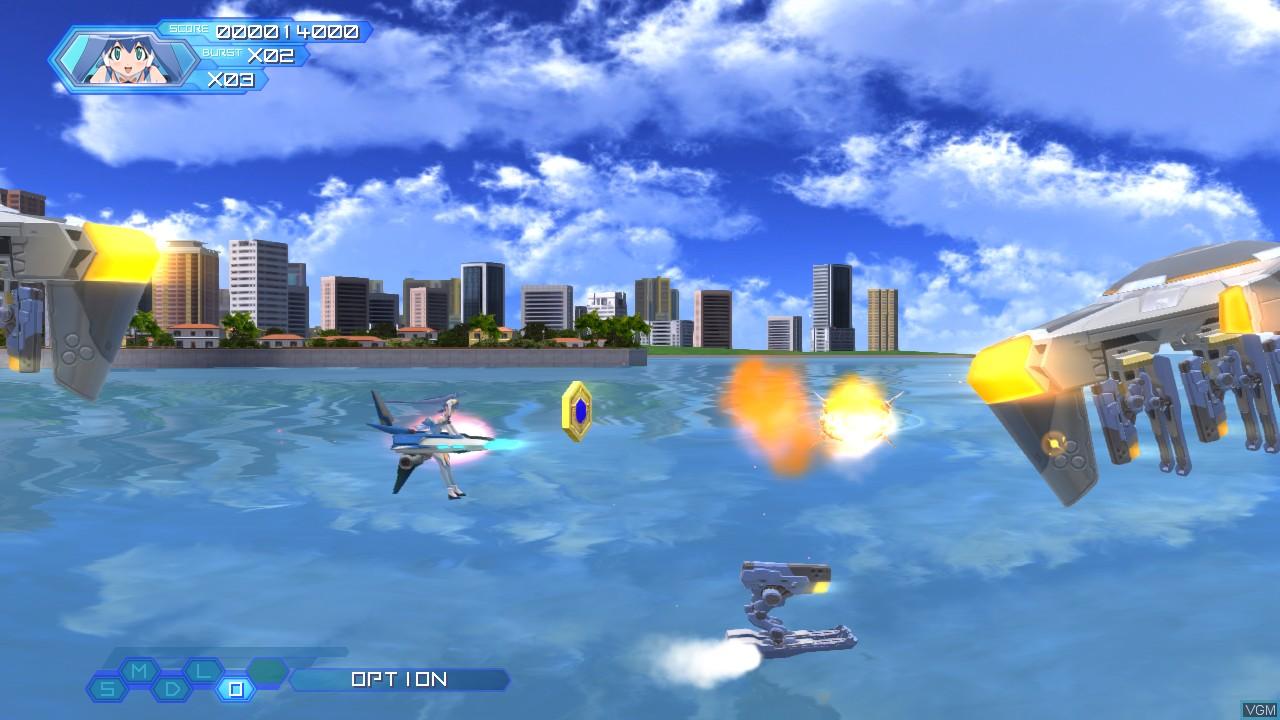Screen dimensions: 1280x720
Task: Select the L weapon hexagon icon
Action: point(202,671)
